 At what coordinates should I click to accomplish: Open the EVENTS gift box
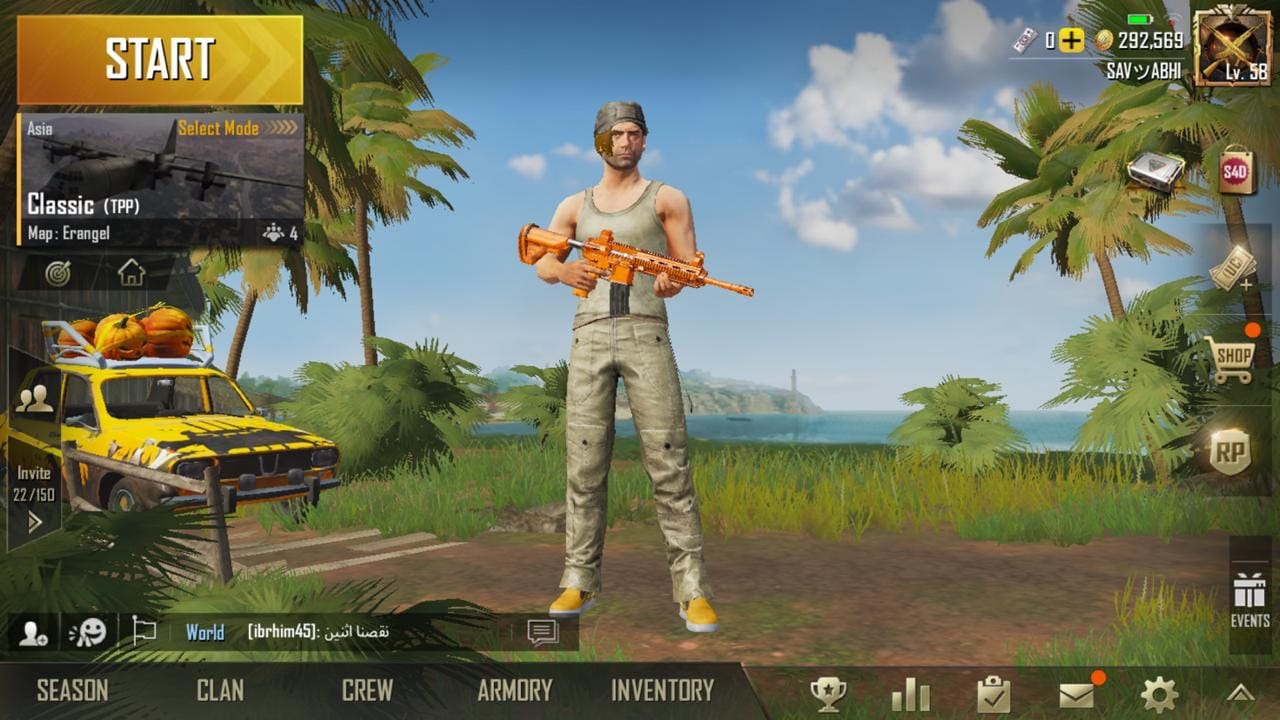click(x=1250, y=598)
